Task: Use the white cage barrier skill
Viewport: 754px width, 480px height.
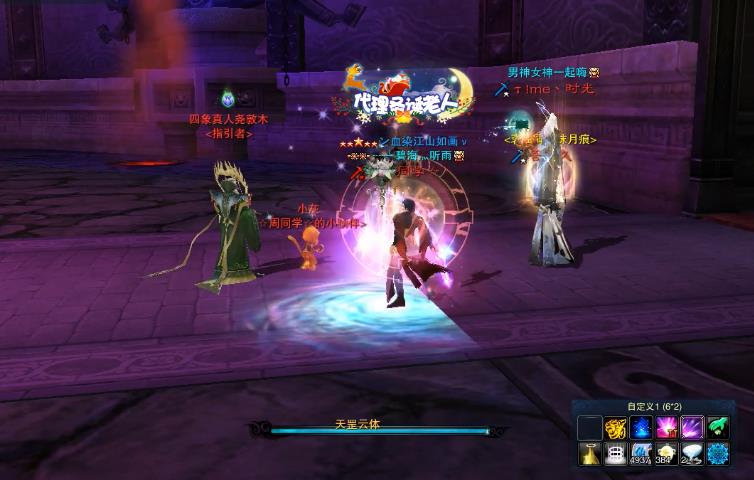Action: [615, 454]
